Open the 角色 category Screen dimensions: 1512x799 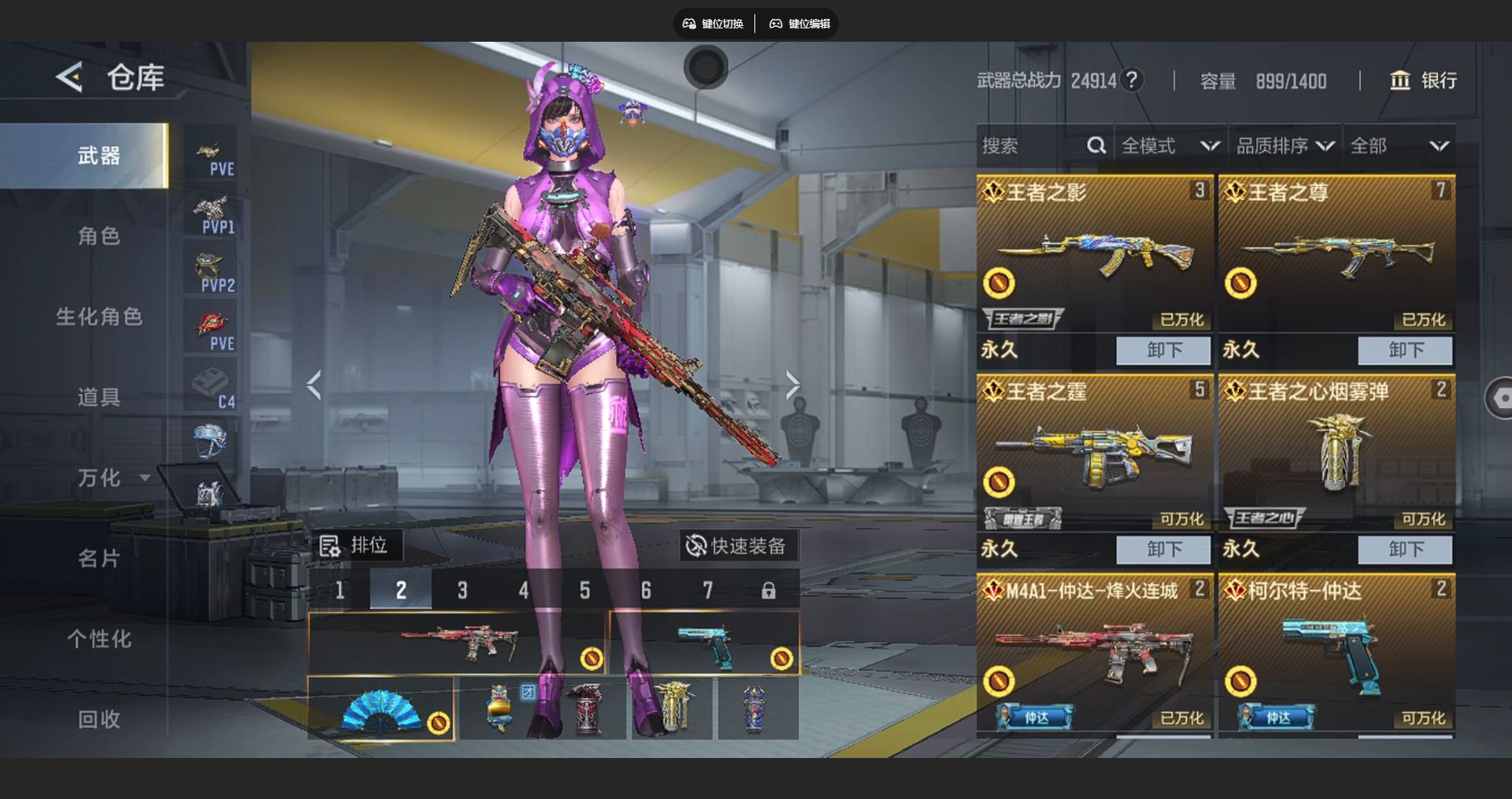[98, 236]
